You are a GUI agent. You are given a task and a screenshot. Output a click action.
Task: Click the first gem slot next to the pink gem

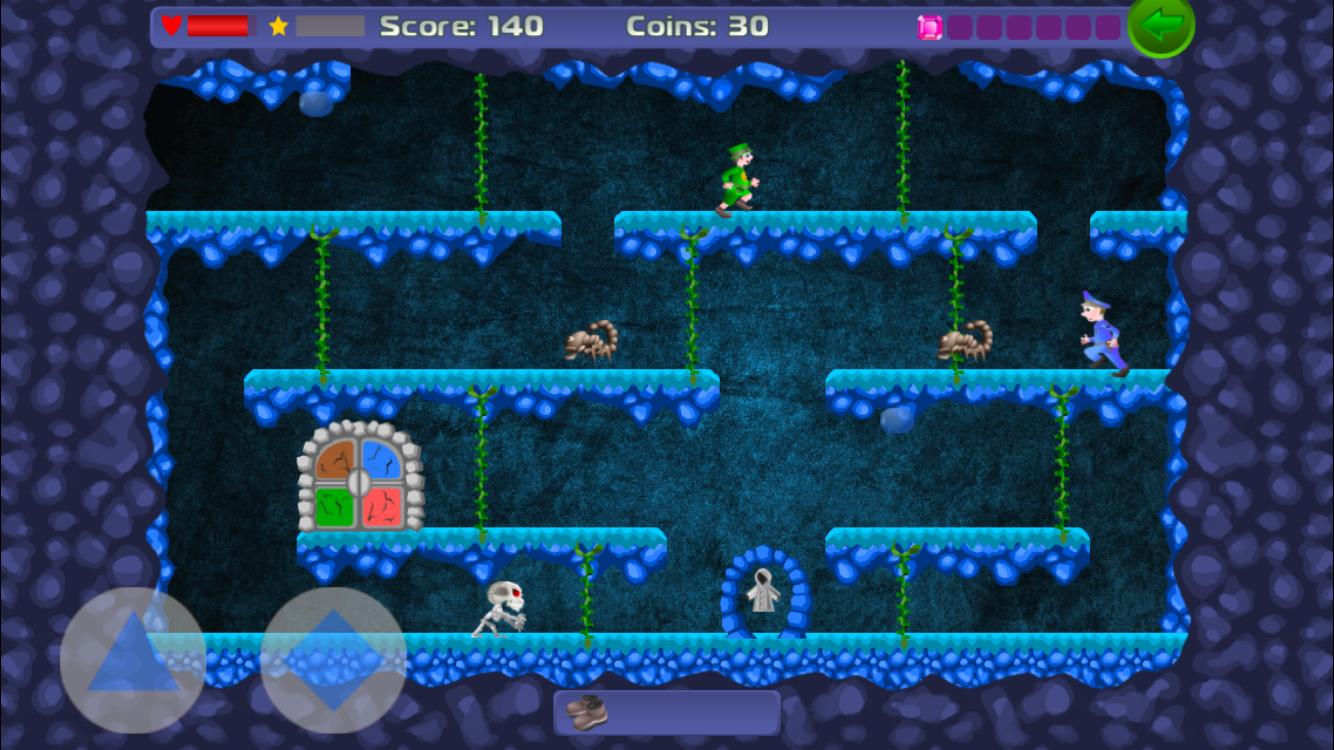[958, 26]
